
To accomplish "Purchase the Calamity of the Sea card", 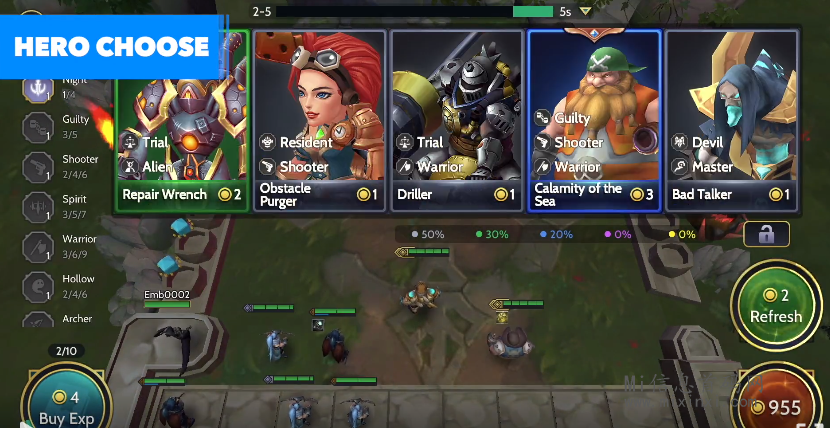I will point(594,120).
